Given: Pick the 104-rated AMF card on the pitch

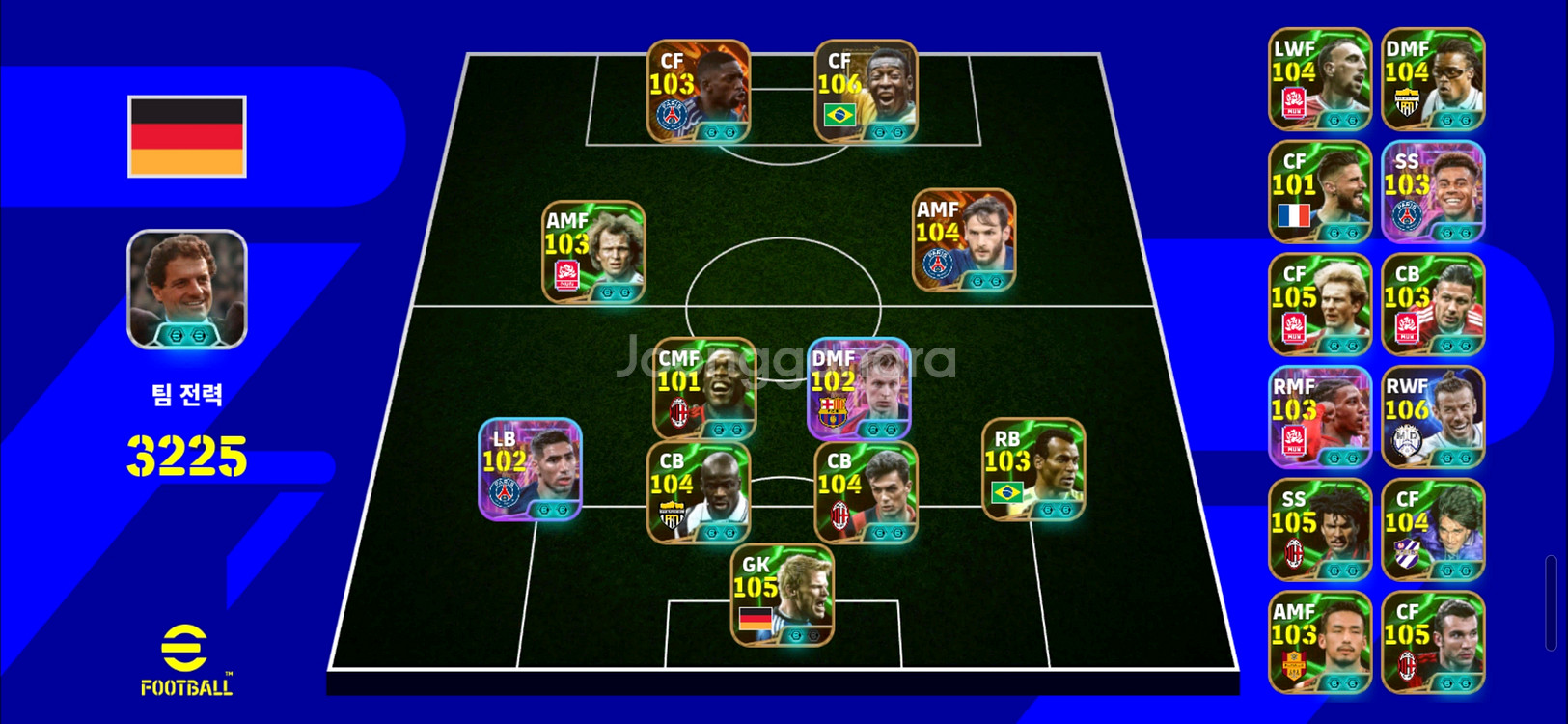Looking at the screenshot, I should [964, 239].
